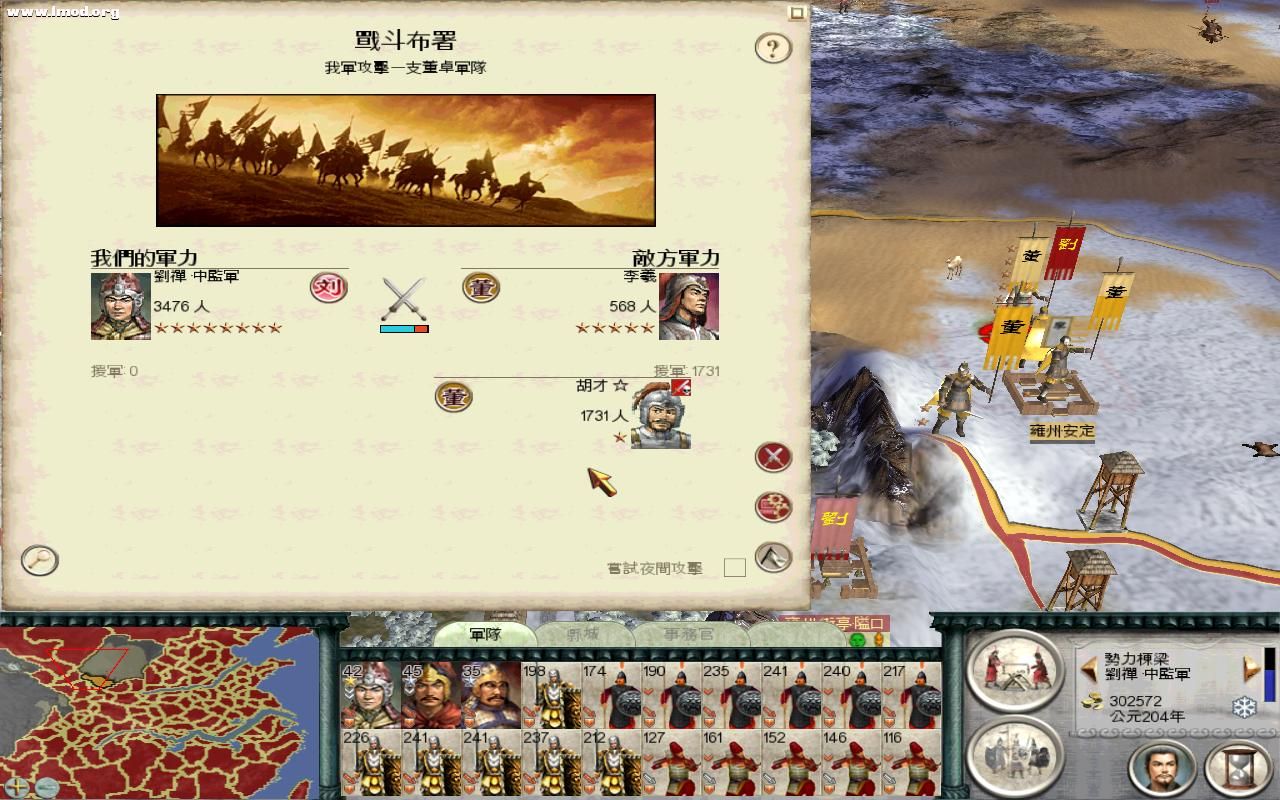Collapse the battle scroll with the top-right square
The image size is (1280, 800).
coord(797,11)
